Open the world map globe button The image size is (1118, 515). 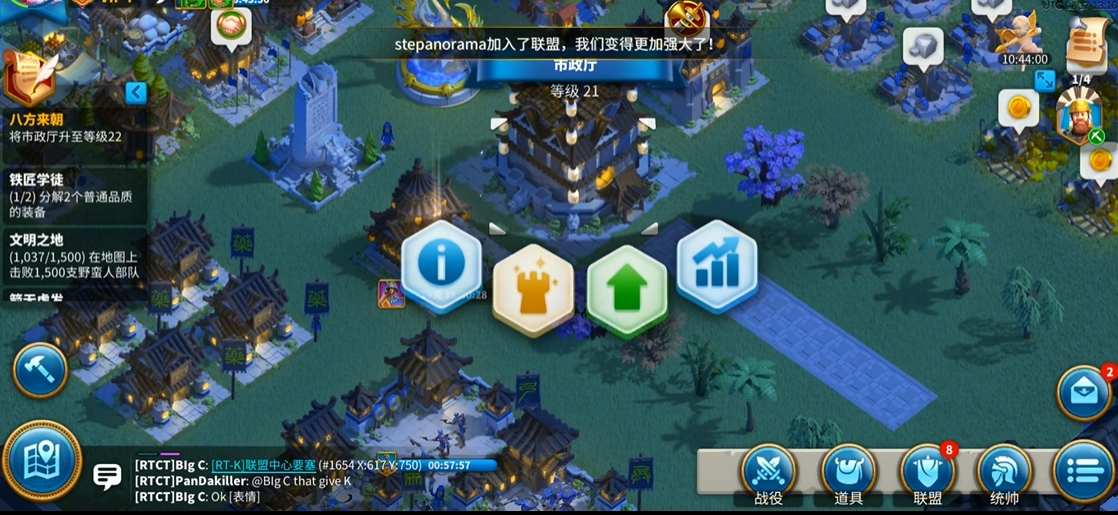(41, 461)
